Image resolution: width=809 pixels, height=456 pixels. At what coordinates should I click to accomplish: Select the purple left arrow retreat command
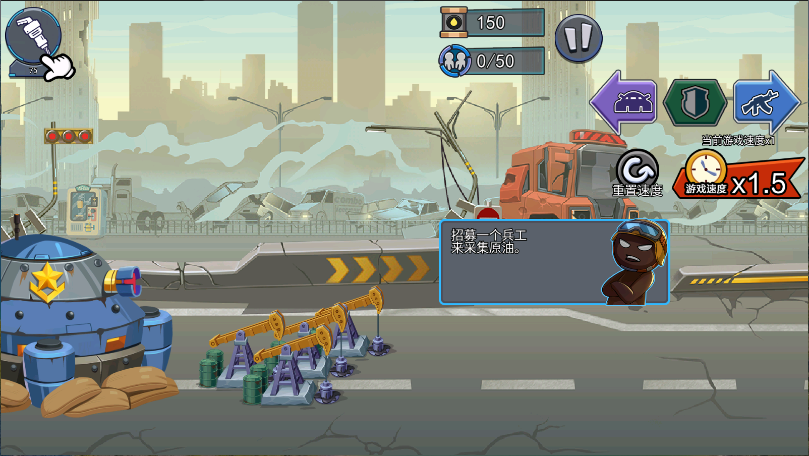click(x=624, y=103)
